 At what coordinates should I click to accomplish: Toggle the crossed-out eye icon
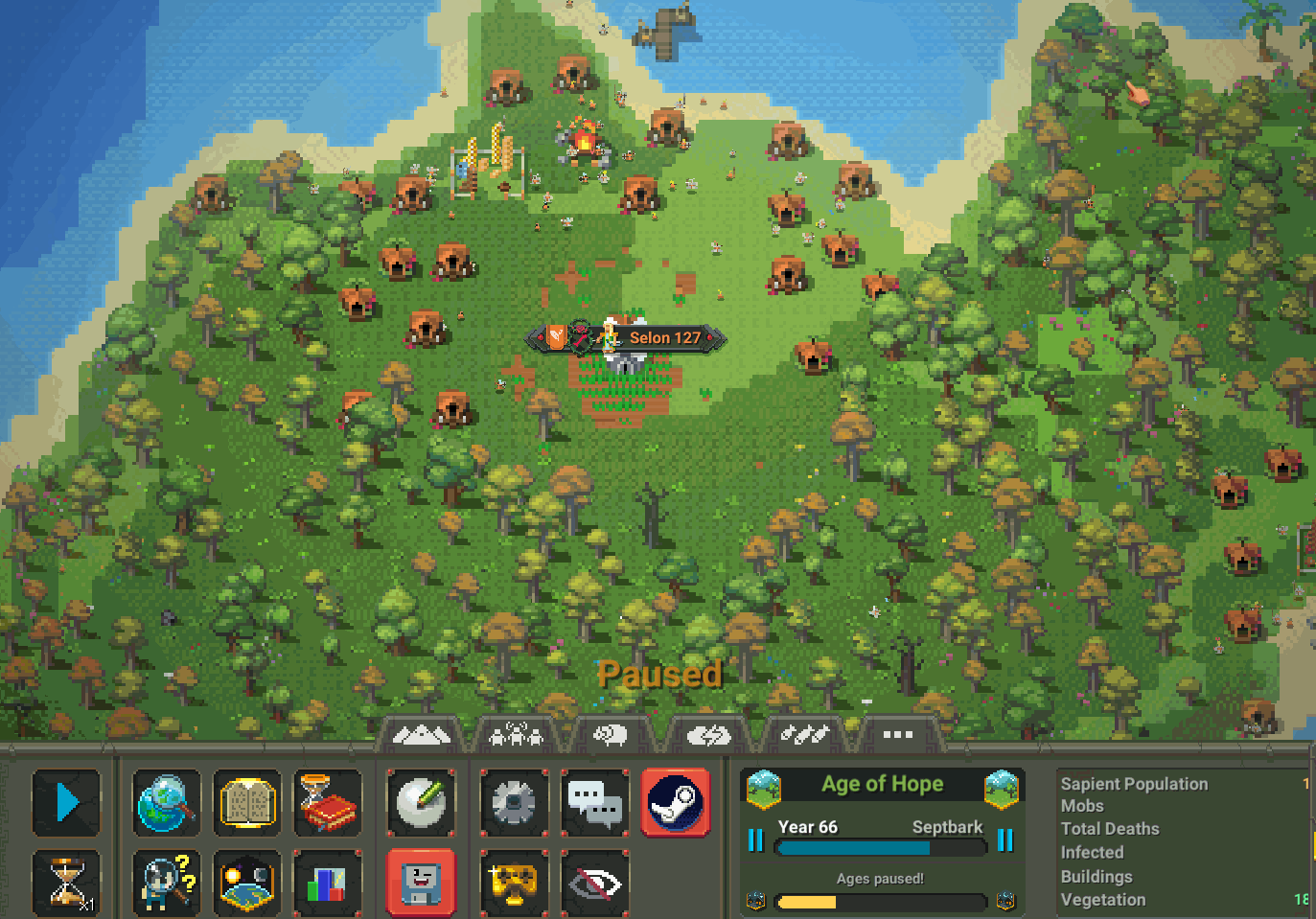pos(594,883)
